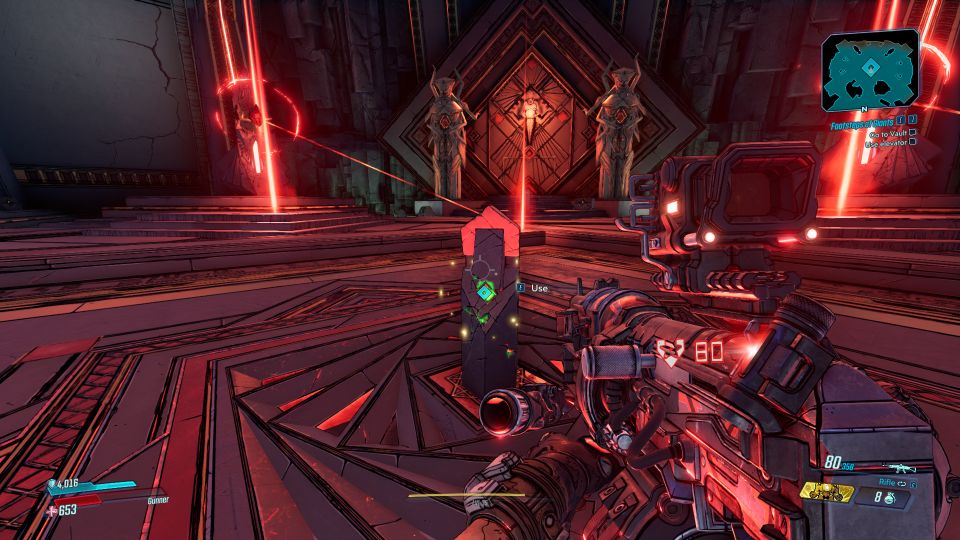960x540 pixels.
Task: Open the minimap in the corner
Action: click(x=870, y=70)
